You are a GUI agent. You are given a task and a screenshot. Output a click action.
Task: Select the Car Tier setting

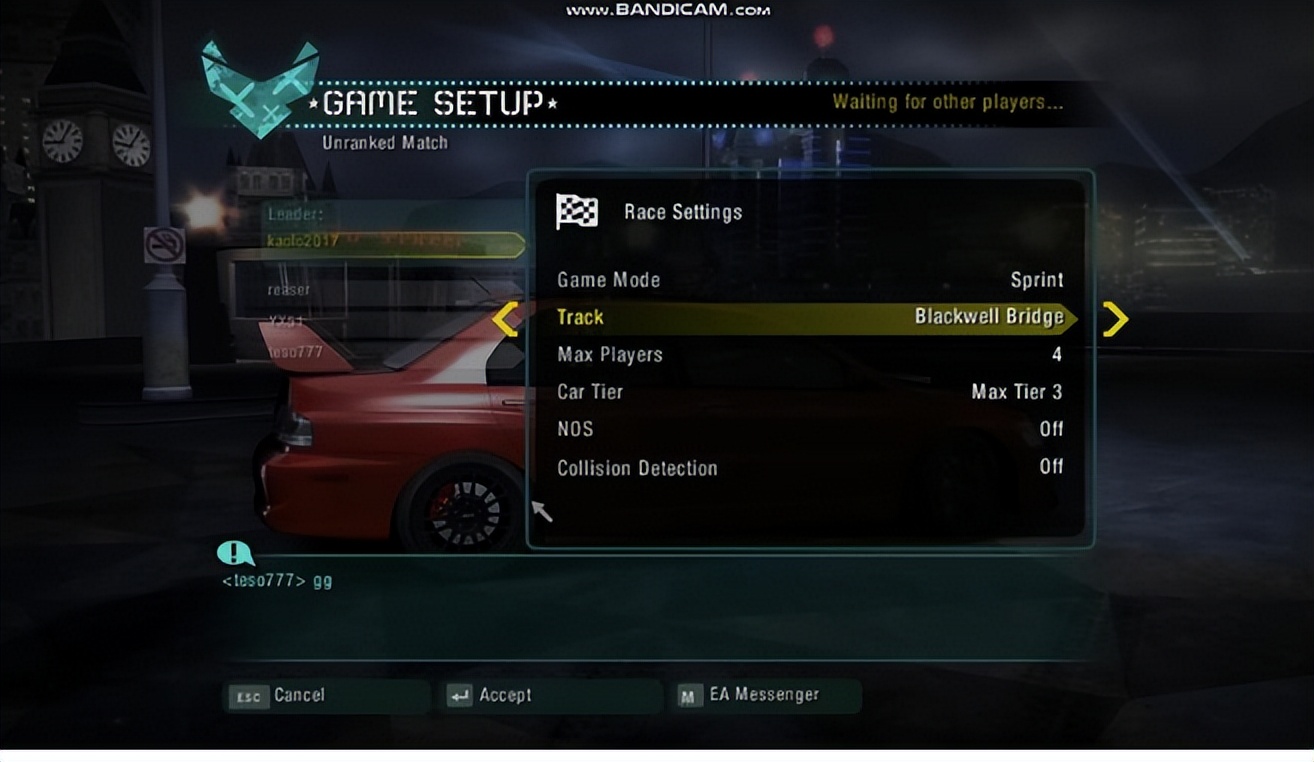[x=809, y=392]
